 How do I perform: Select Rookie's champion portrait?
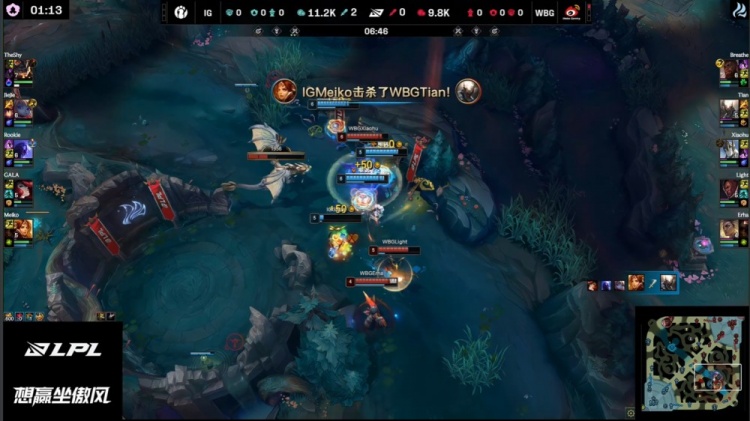coord(22,150)
